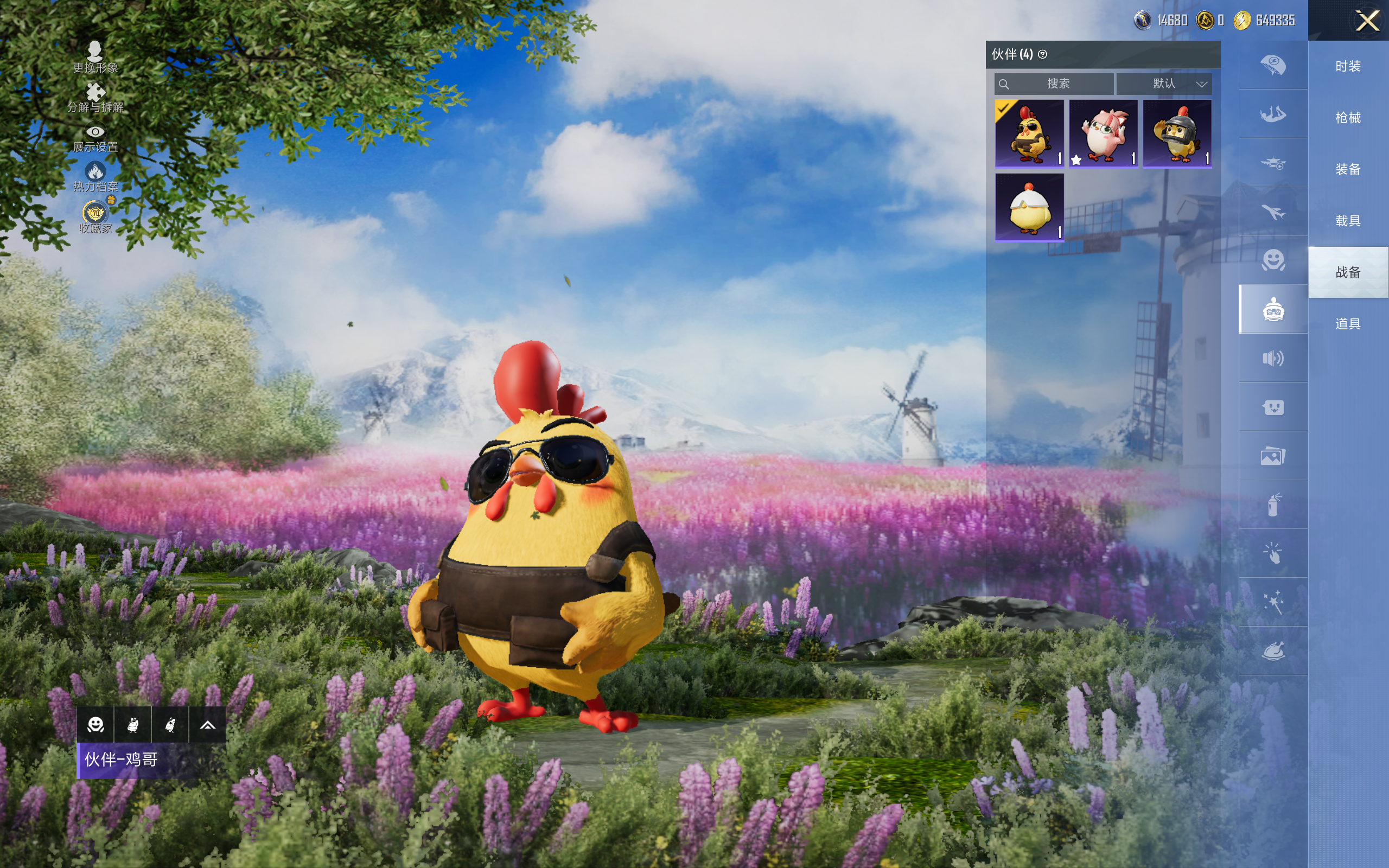Image resolution: width=1389 pixels, height=868 pixels.
Task: Open 更换形象 change appearance option
Action: pyautogui.click(x=95, y=56)
